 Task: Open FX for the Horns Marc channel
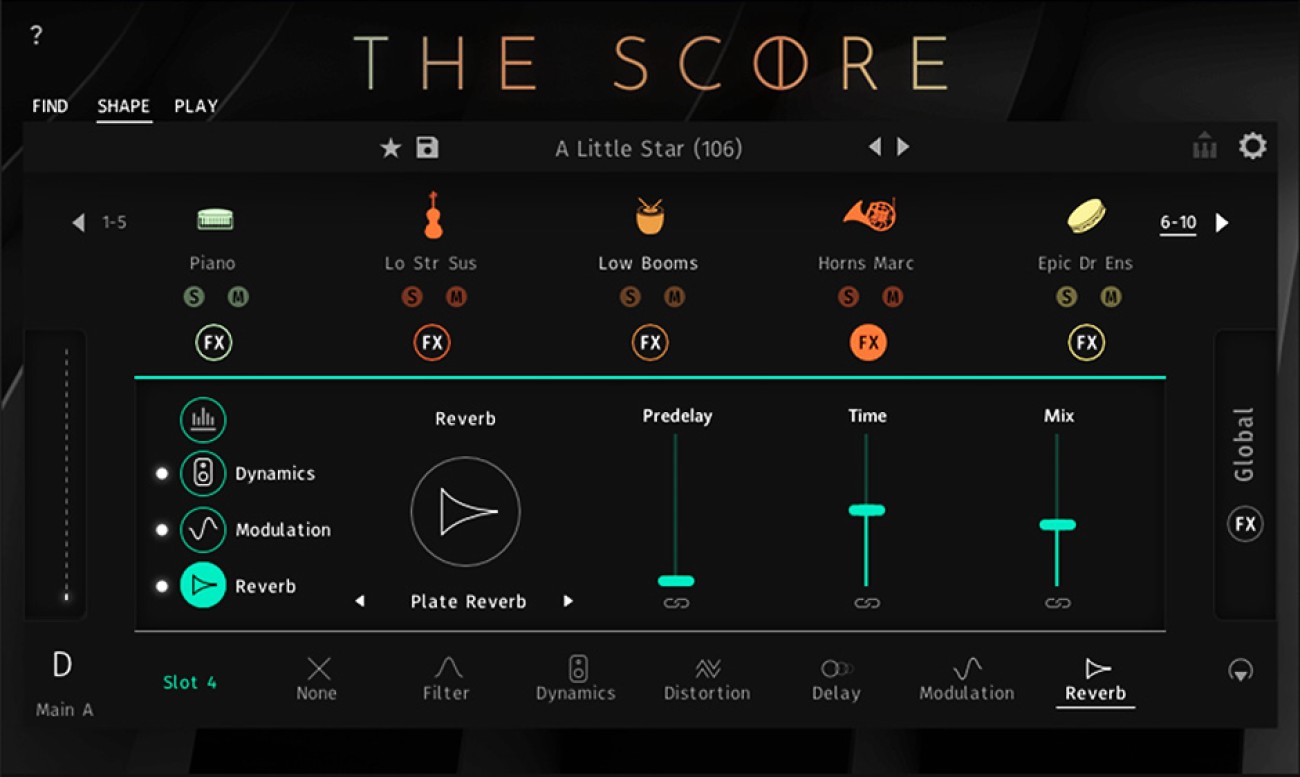pyautogui.click(x=866, y=342)
